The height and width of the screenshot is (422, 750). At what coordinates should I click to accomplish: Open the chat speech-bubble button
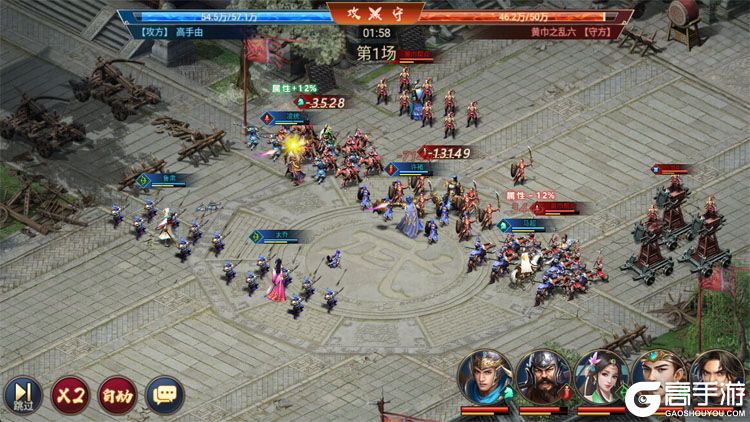tap(164, 394)
